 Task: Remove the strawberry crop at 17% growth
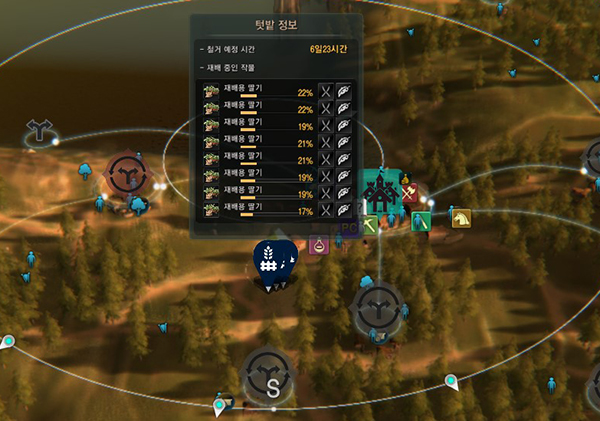point(325,210)
